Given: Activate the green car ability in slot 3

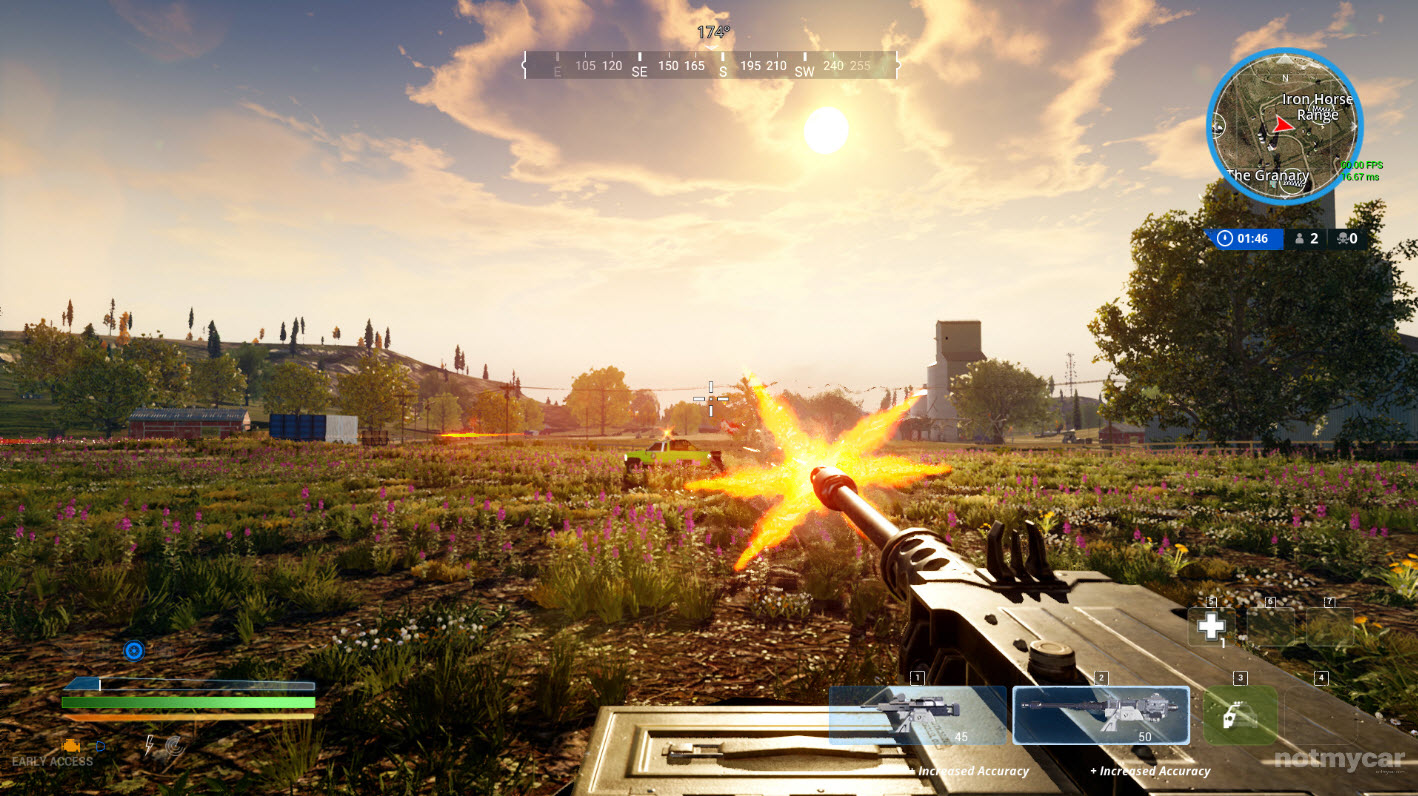Looking at the screenshot, I should point(1240,715).
